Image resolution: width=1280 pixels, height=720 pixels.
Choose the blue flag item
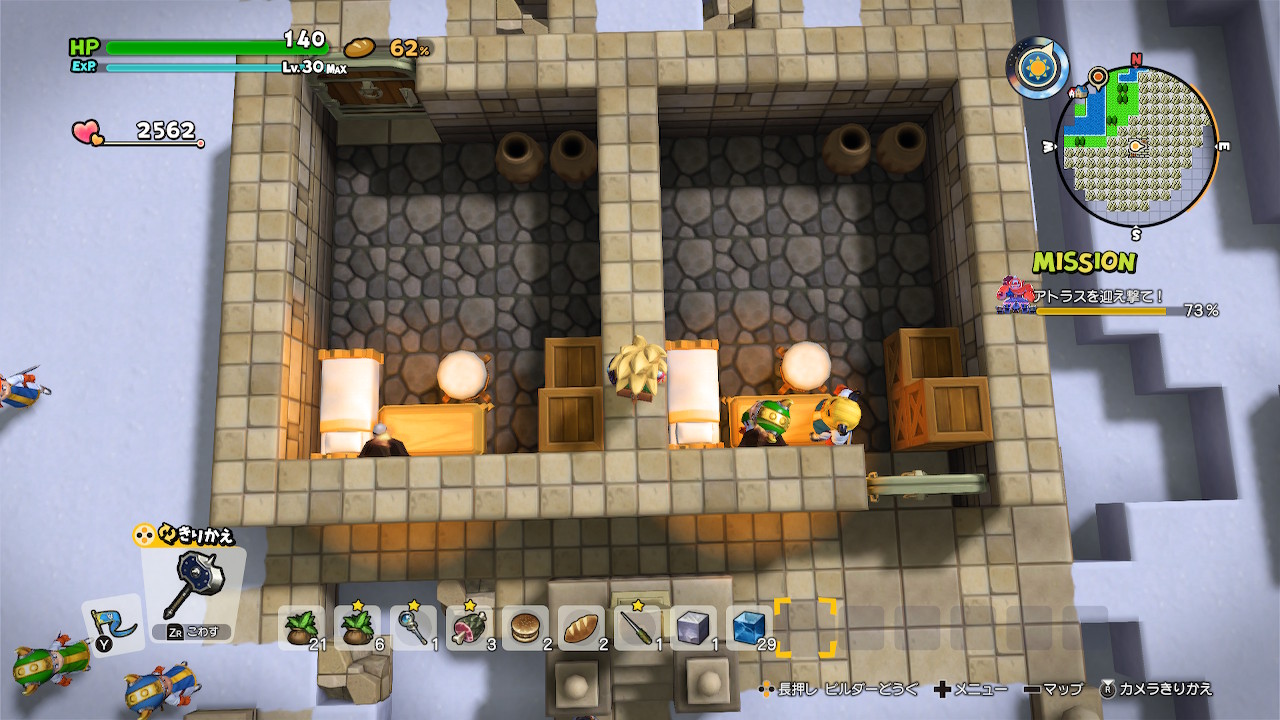[x=111, y=622]
